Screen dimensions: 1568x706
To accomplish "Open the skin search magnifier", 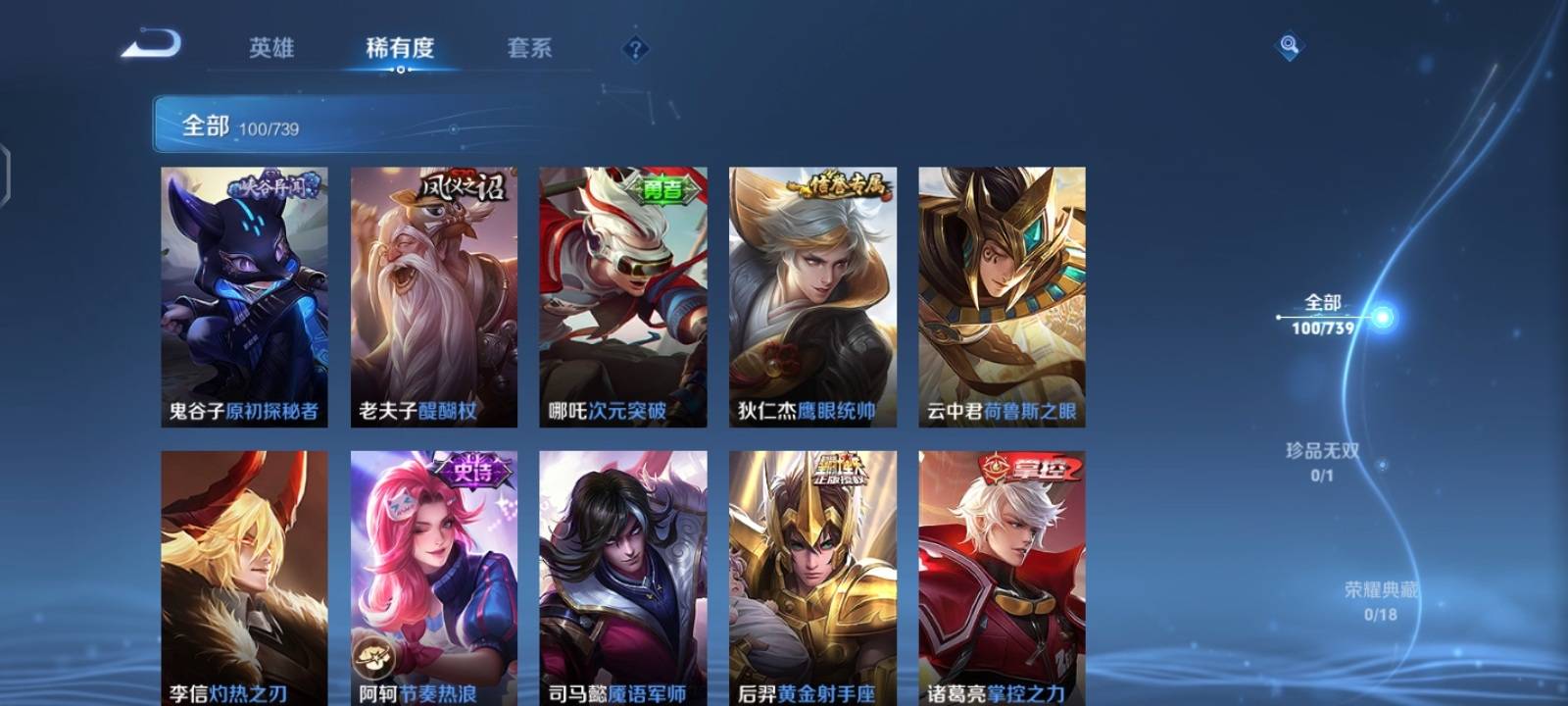I will [1289, 46].
